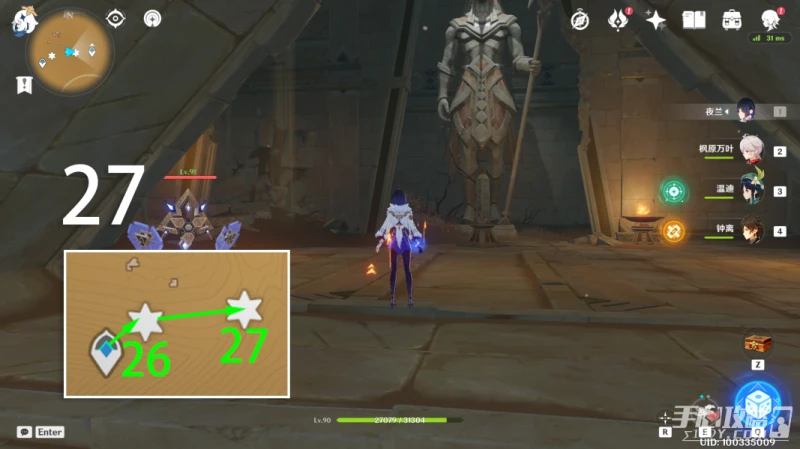Switch to party member 温迪
The height and width of the screenshot is (449, 800).
point(750,190)
